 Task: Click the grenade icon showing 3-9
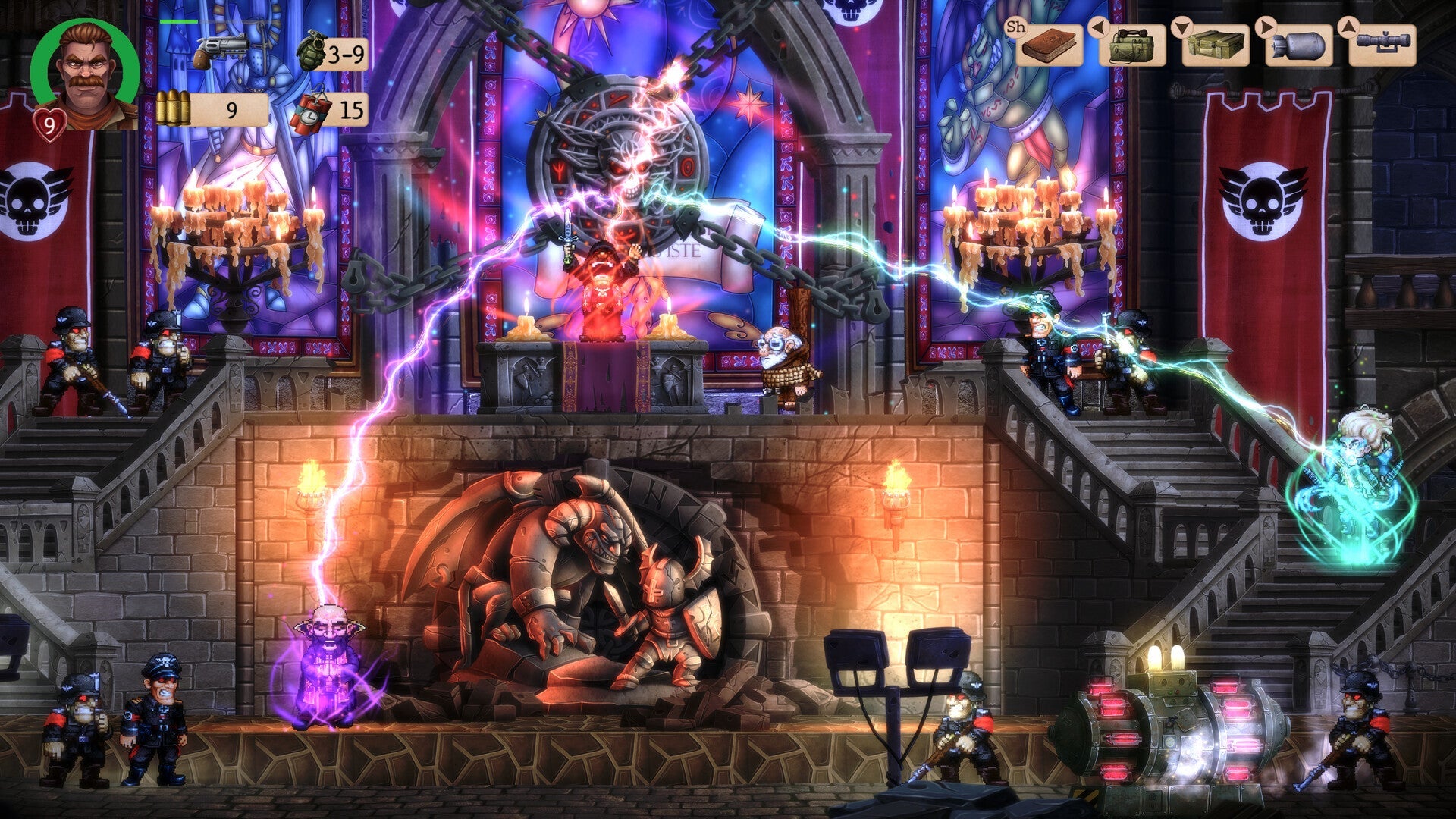(x=314, y=52)
